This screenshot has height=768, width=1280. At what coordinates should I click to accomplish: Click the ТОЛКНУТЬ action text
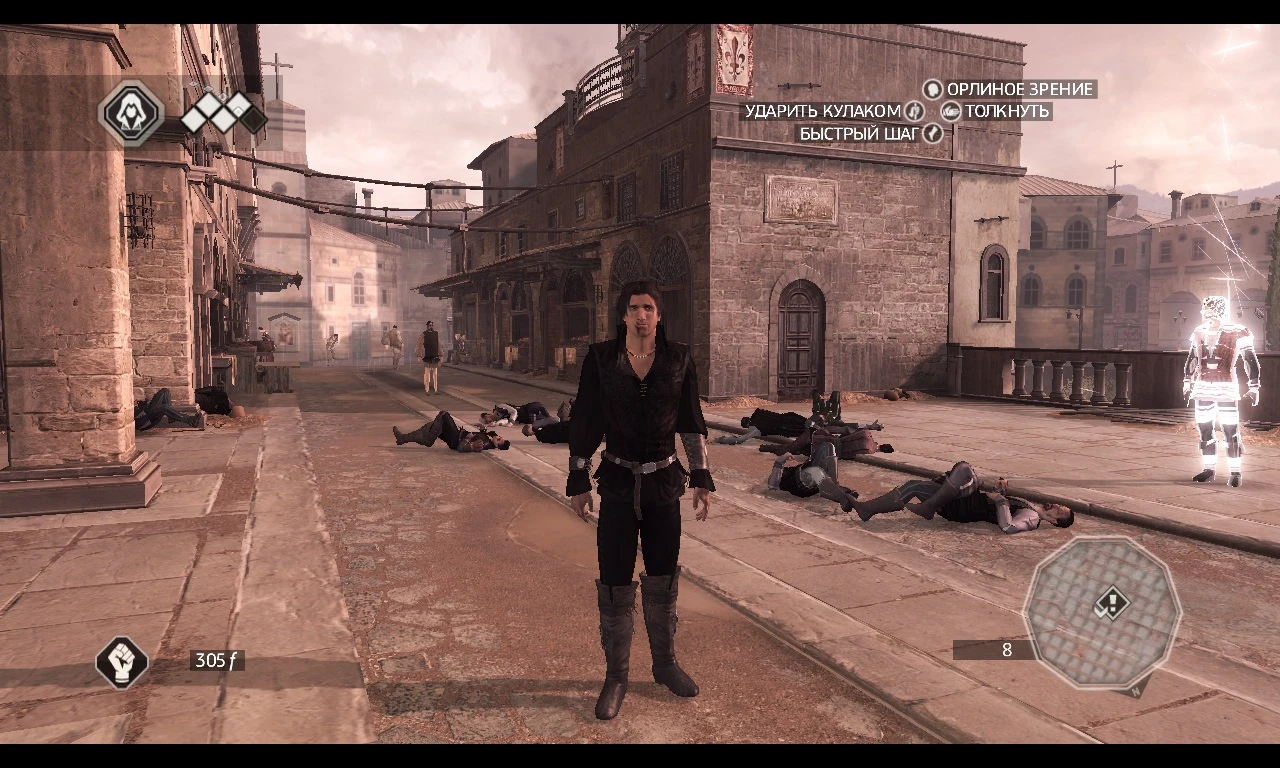[x=1005, y=111]
